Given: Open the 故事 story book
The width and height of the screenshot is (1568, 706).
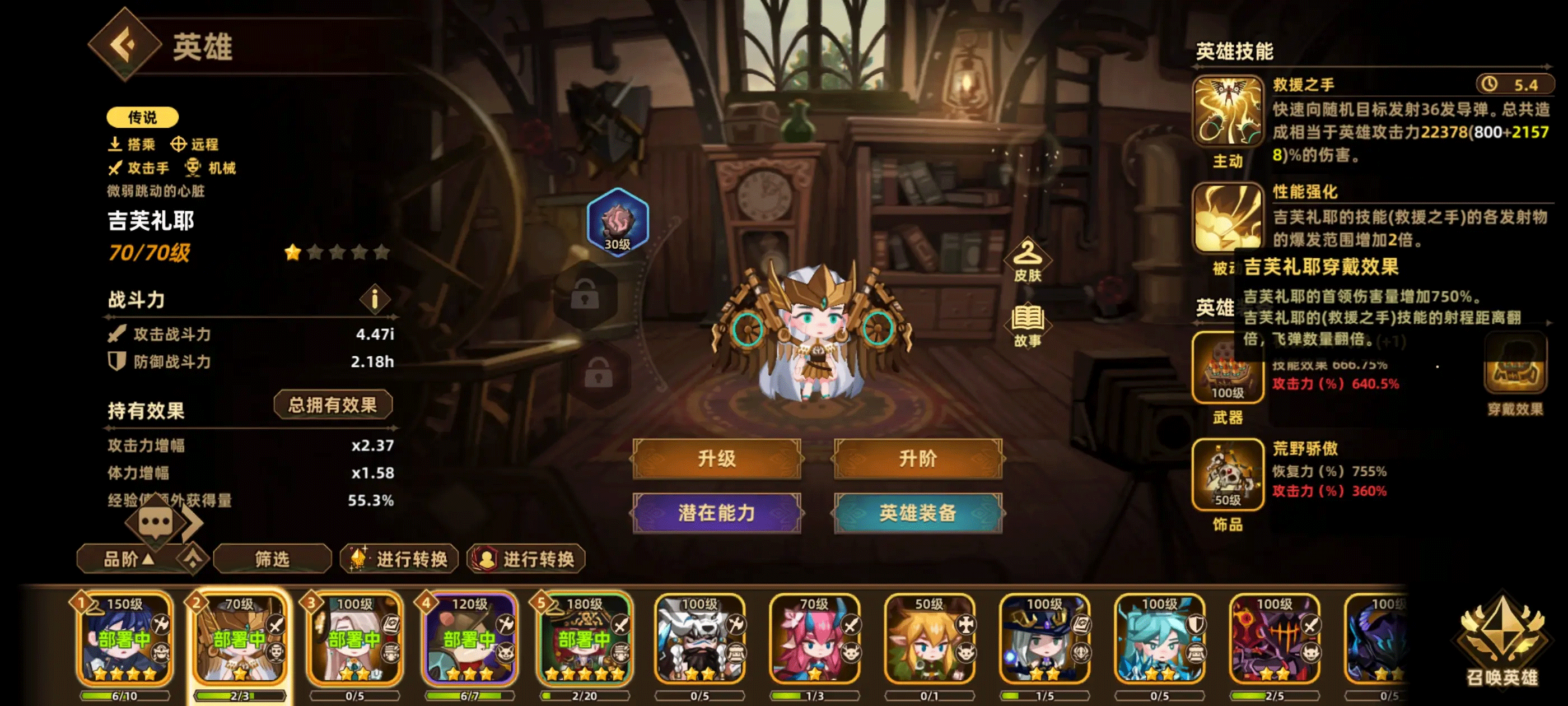Looking at the screenshot, I should [1028, 324].
